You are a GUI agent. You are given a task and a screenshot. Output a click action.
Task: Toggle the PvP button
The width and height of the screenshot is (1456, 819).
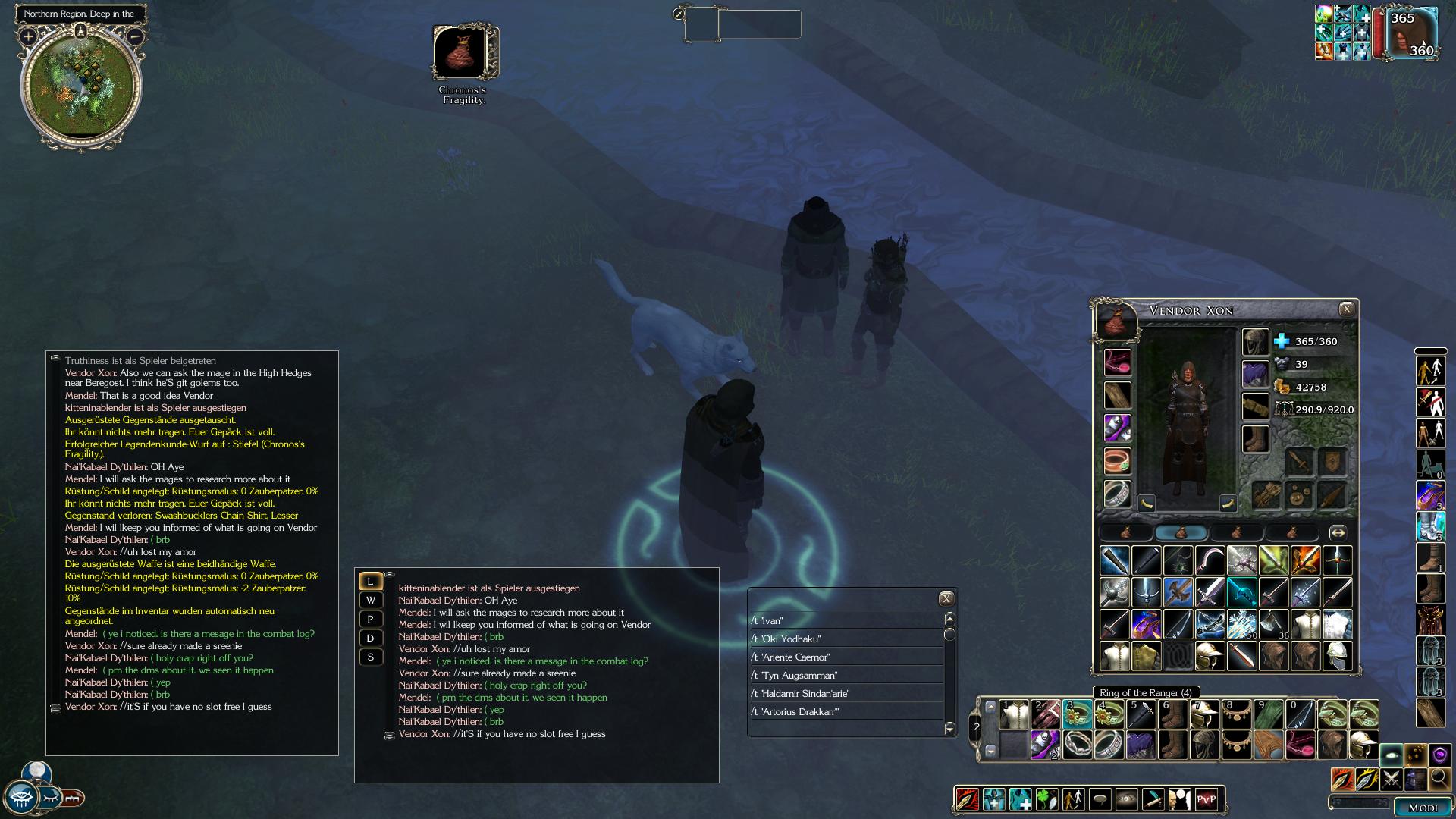(x=1206, y=799)
